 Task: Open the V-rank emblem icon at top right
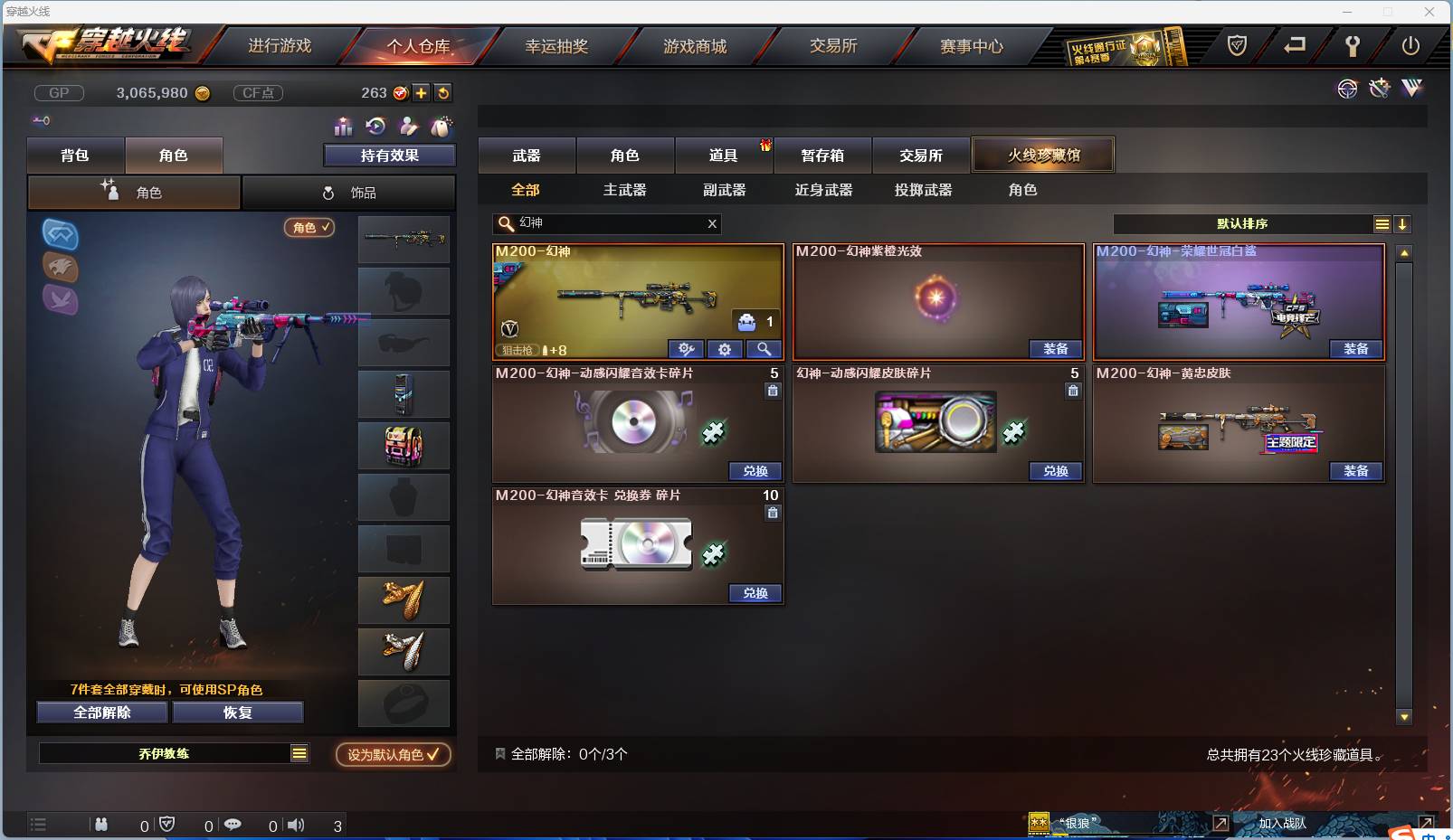[1410, 90]
